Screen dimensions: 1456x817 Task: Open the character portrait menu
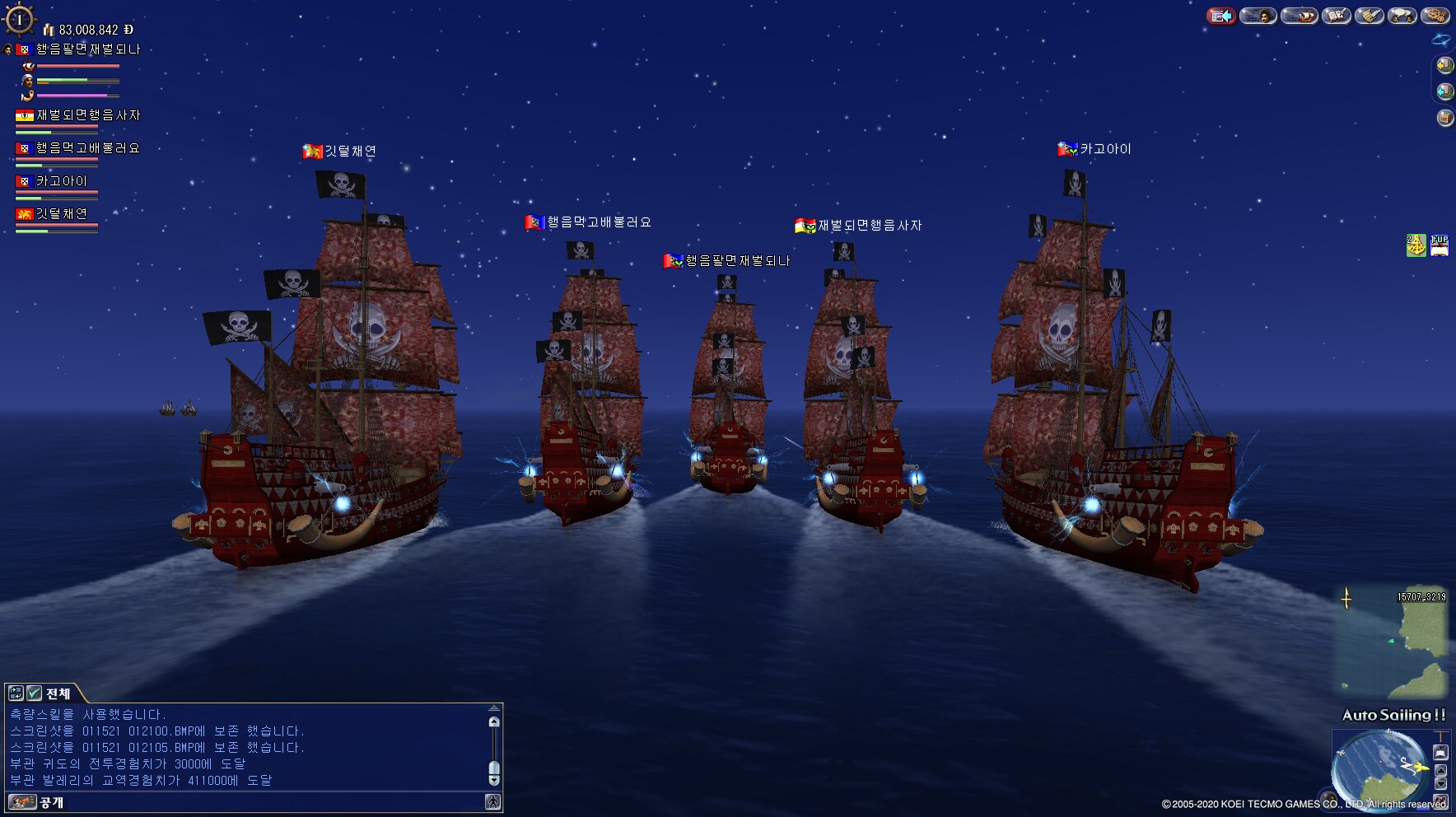tap(1258, 16)
